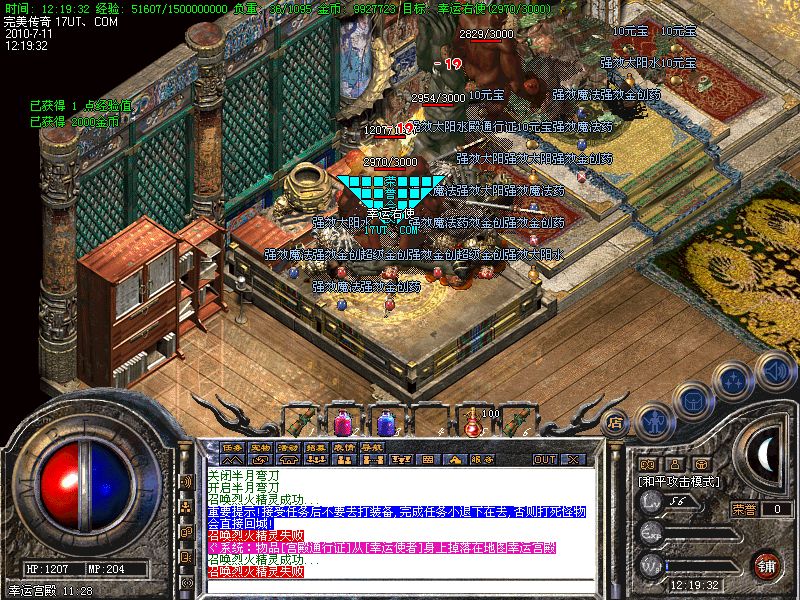Open the red 铺 stall button

coord(766,566)
